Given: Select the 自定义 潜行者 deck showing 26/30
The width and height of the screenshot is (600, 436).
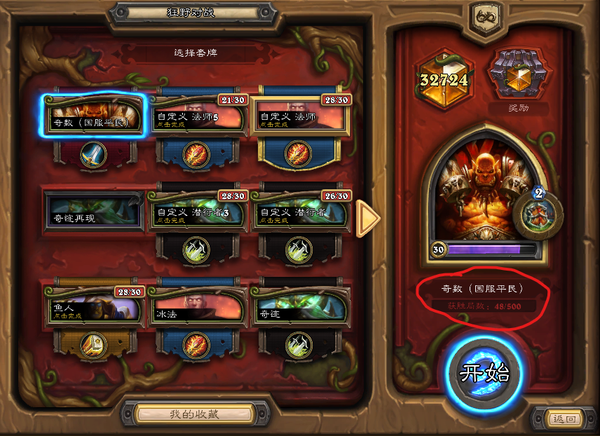Looking at the screenshot, I should pyautogui.click(x=301, y=214).
